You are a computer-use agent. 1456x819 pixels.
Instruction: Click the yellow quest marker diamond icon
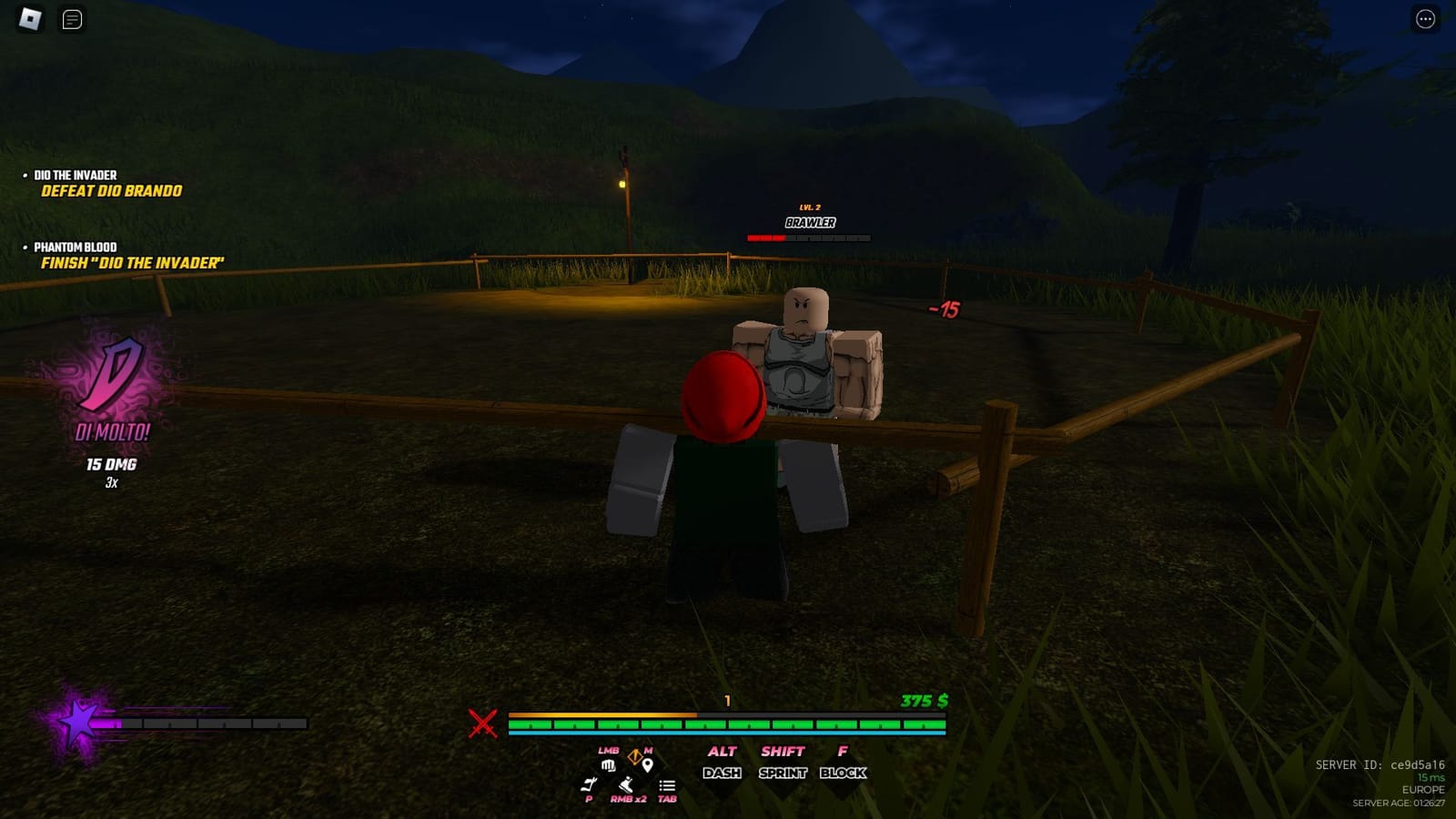pos(635,755)
